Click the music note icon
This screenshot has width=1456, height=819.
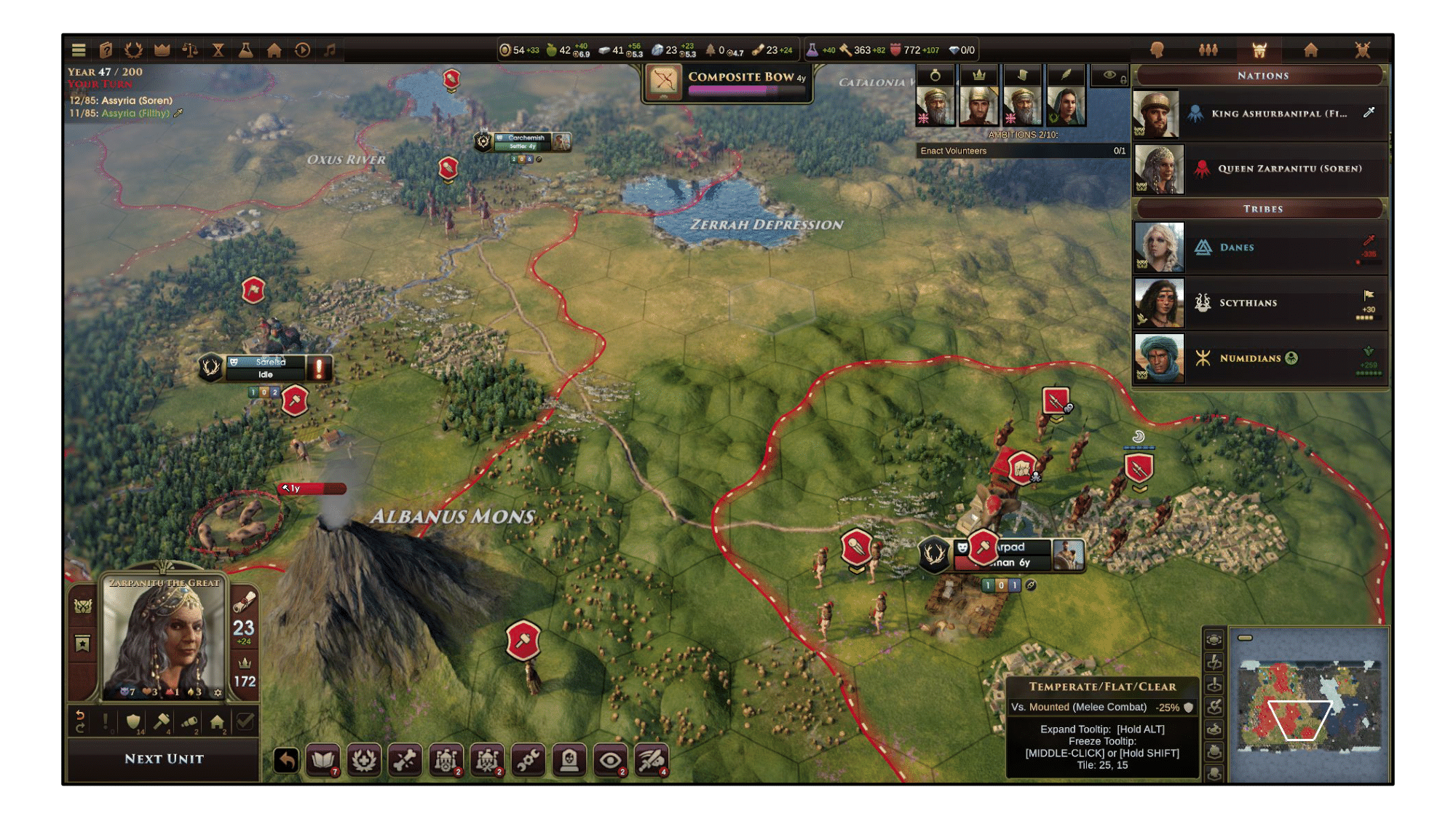pos(330,50)
